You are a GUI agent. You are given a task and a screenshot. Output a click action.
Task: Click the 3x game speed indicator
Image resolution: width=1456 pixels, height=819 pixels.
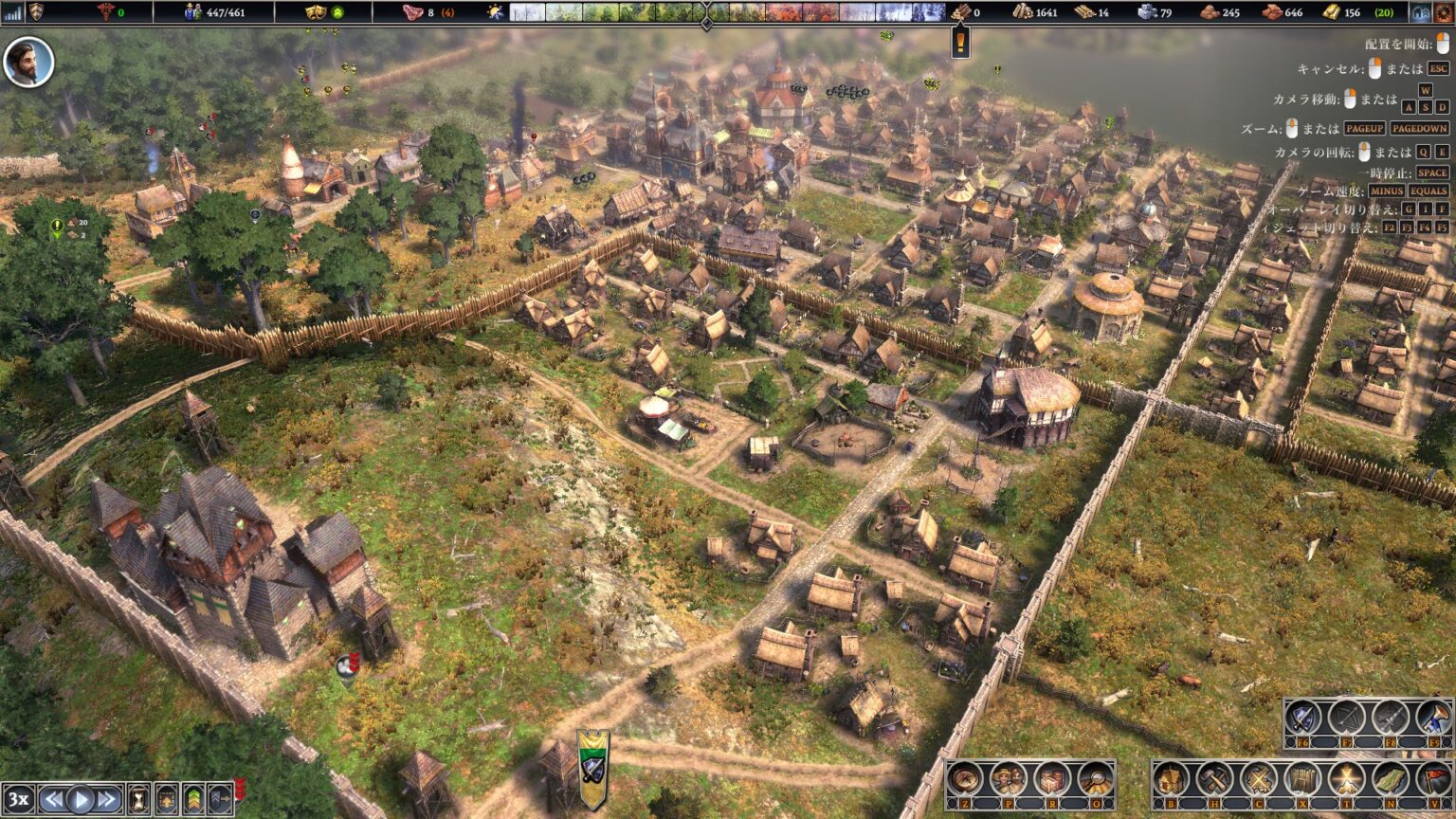(18, 798)
